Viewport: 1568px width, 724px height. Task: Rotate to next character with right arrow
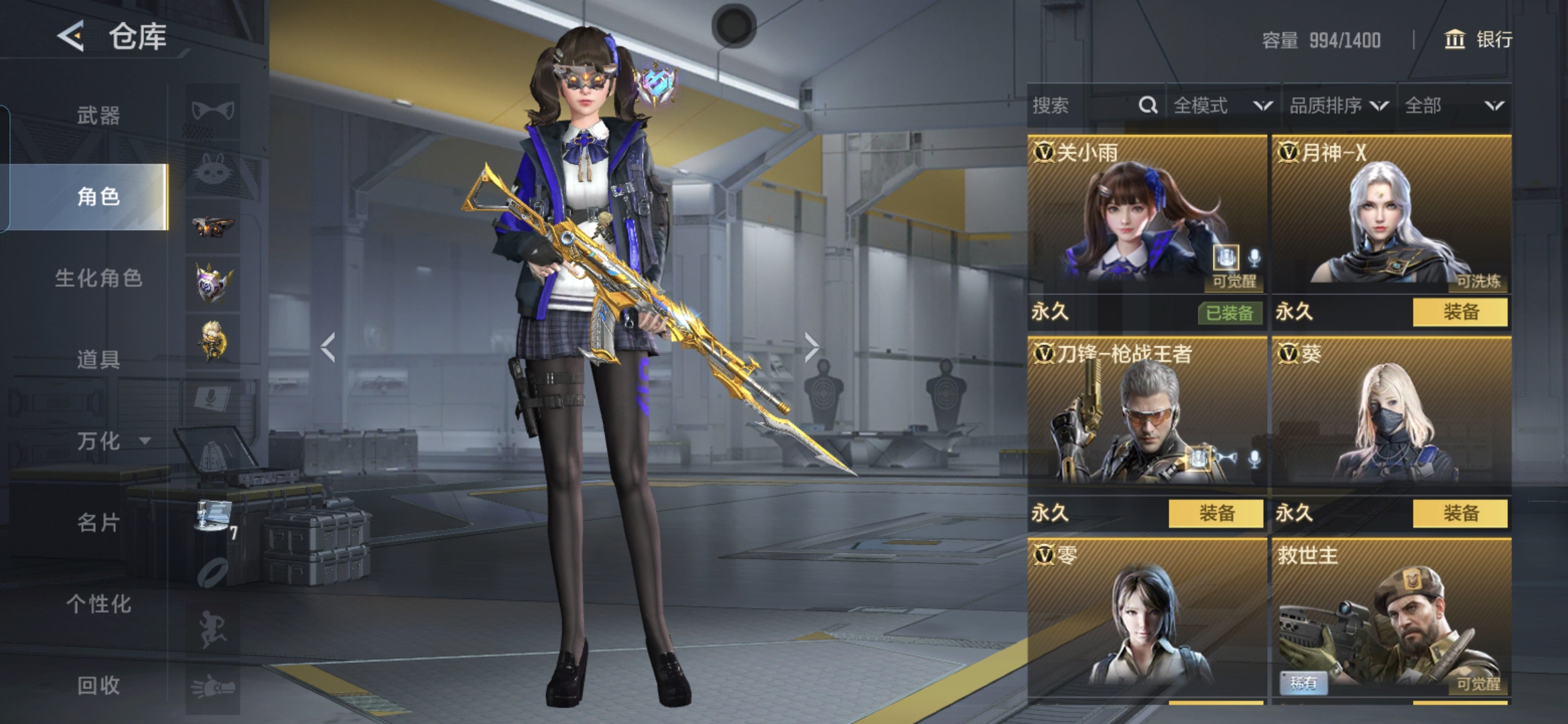811,347
